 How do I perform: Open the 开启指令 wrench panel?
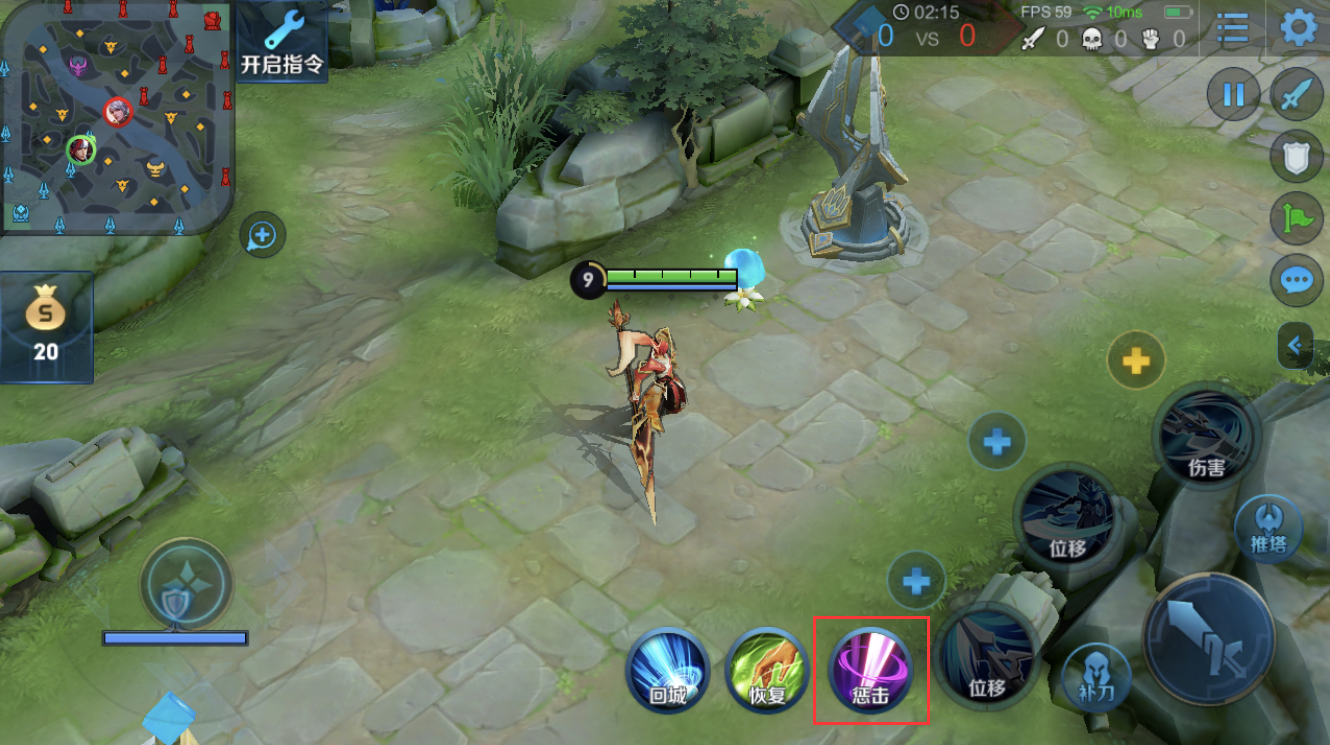[283, 43]
